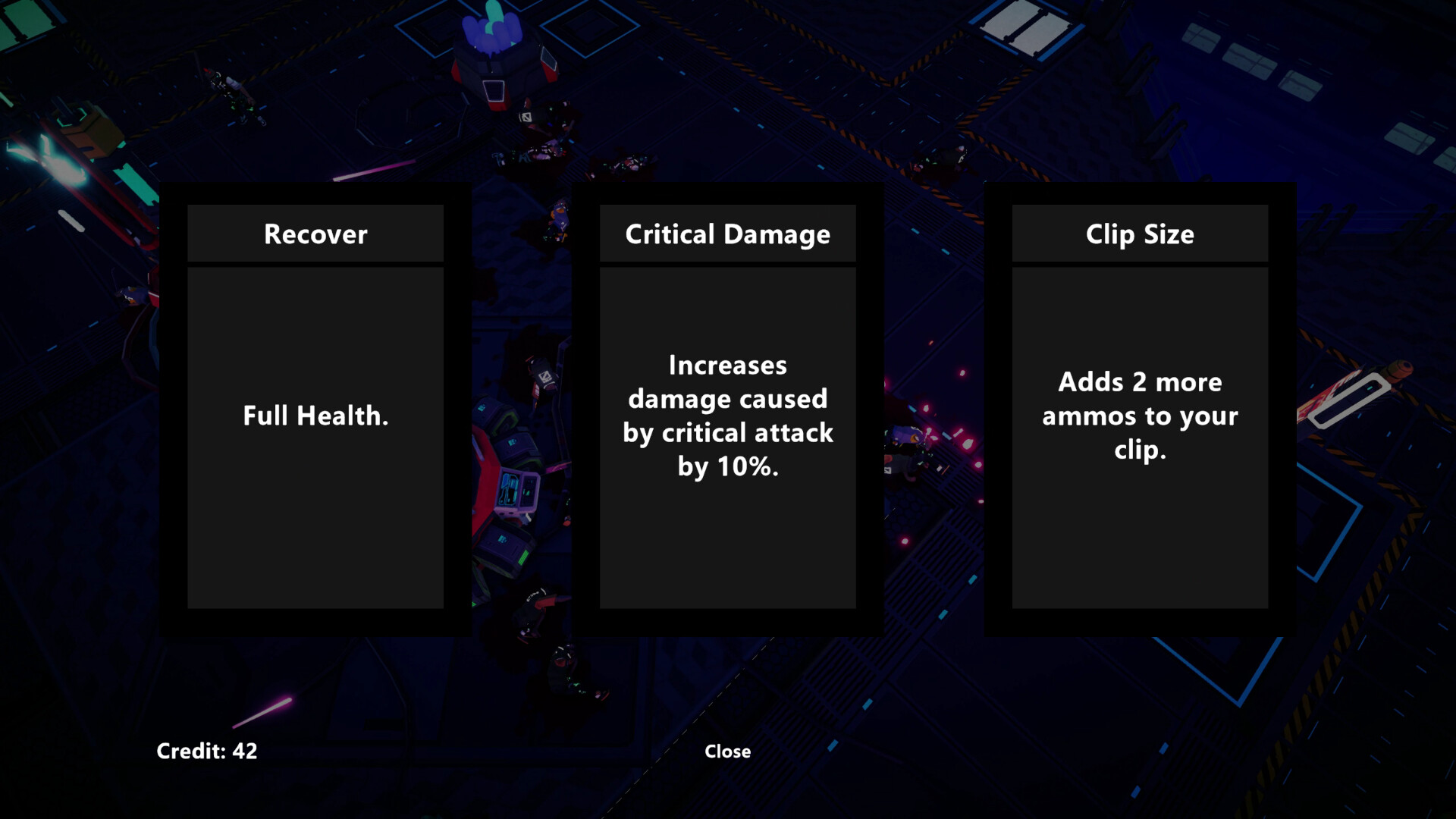The width and height of the screenshot is (1456, 819).
Task: Click the Credit: 42 counter
Action: pyautogui.click(x=206, y=752)
